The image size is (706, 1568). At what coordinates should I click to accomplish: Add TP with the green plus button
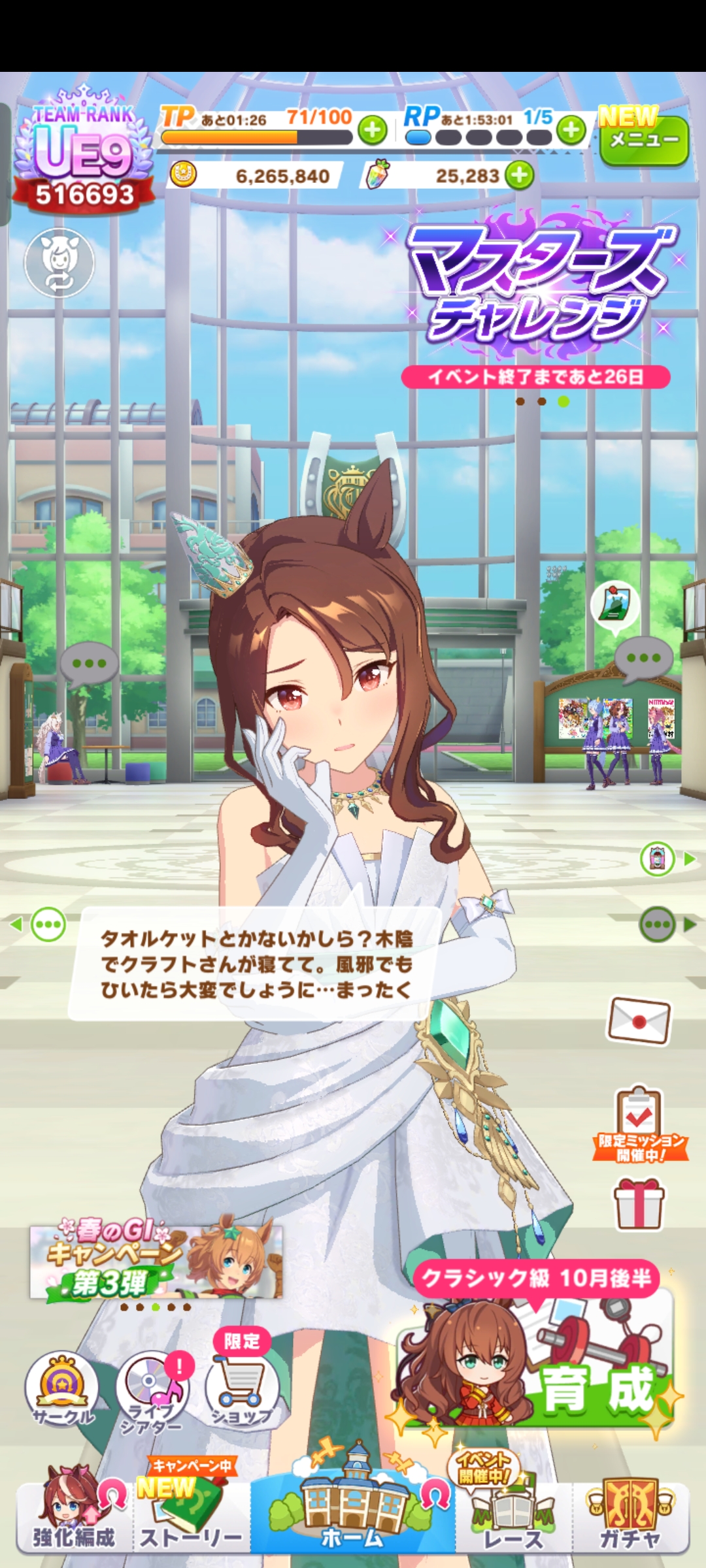tap(373, 130)
